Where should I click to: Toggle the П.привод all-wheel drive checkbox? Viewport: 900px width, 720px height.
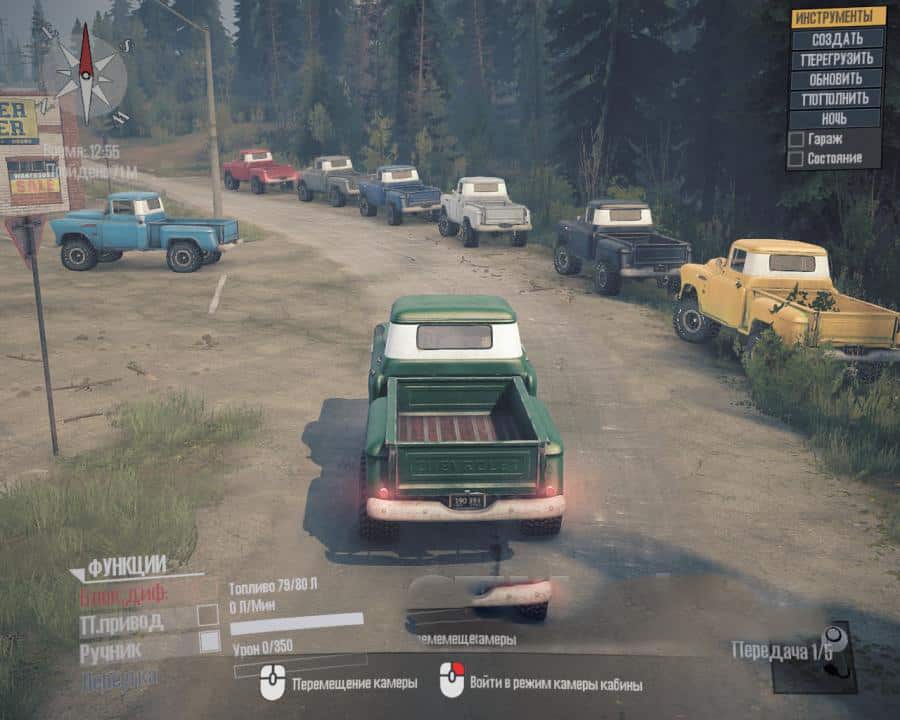(208, 614)
